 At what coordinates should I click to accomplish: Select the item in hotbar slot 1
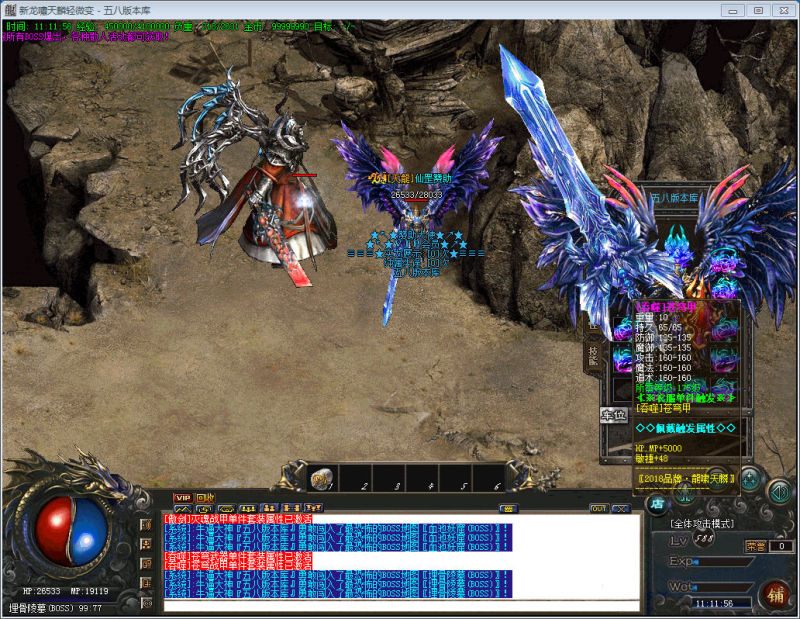click(321, 480)
